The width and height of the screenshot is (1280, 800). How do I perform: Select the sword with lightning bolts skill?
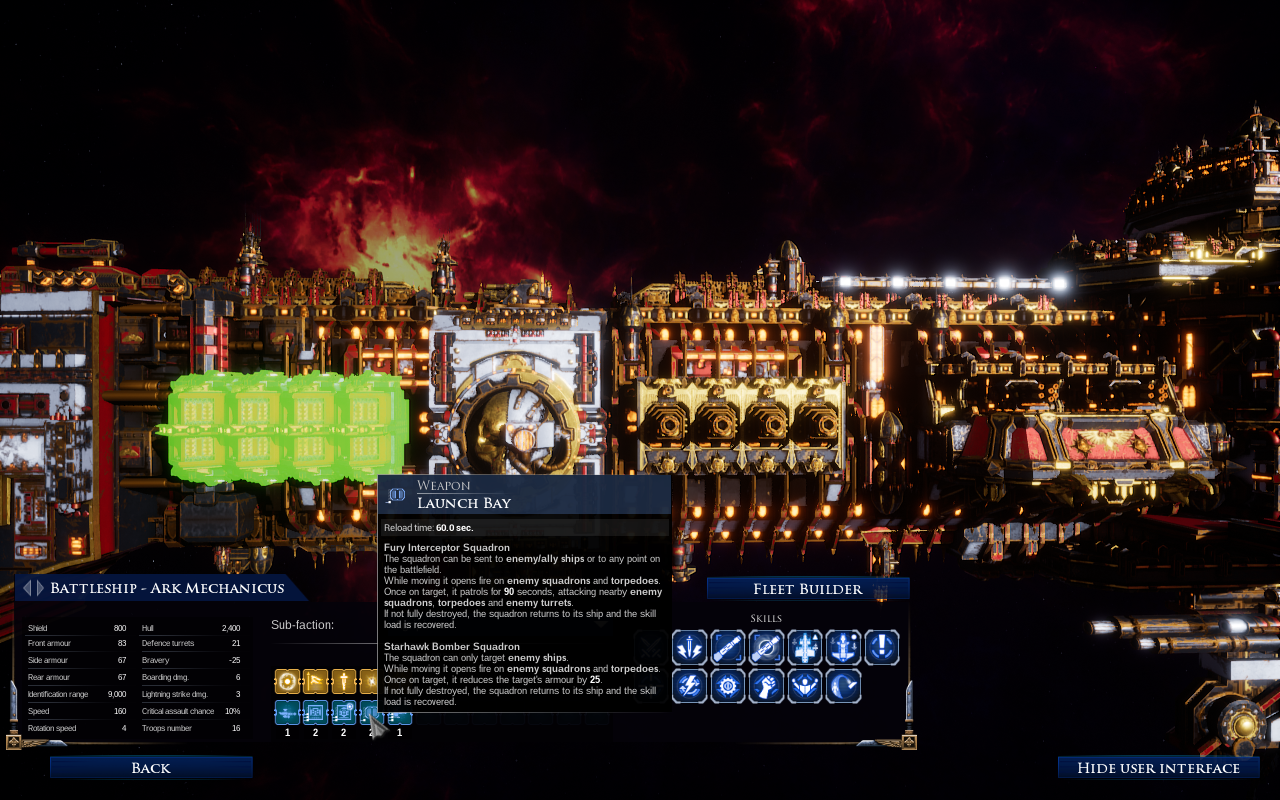pyautogui.click(x=690, y=648)
